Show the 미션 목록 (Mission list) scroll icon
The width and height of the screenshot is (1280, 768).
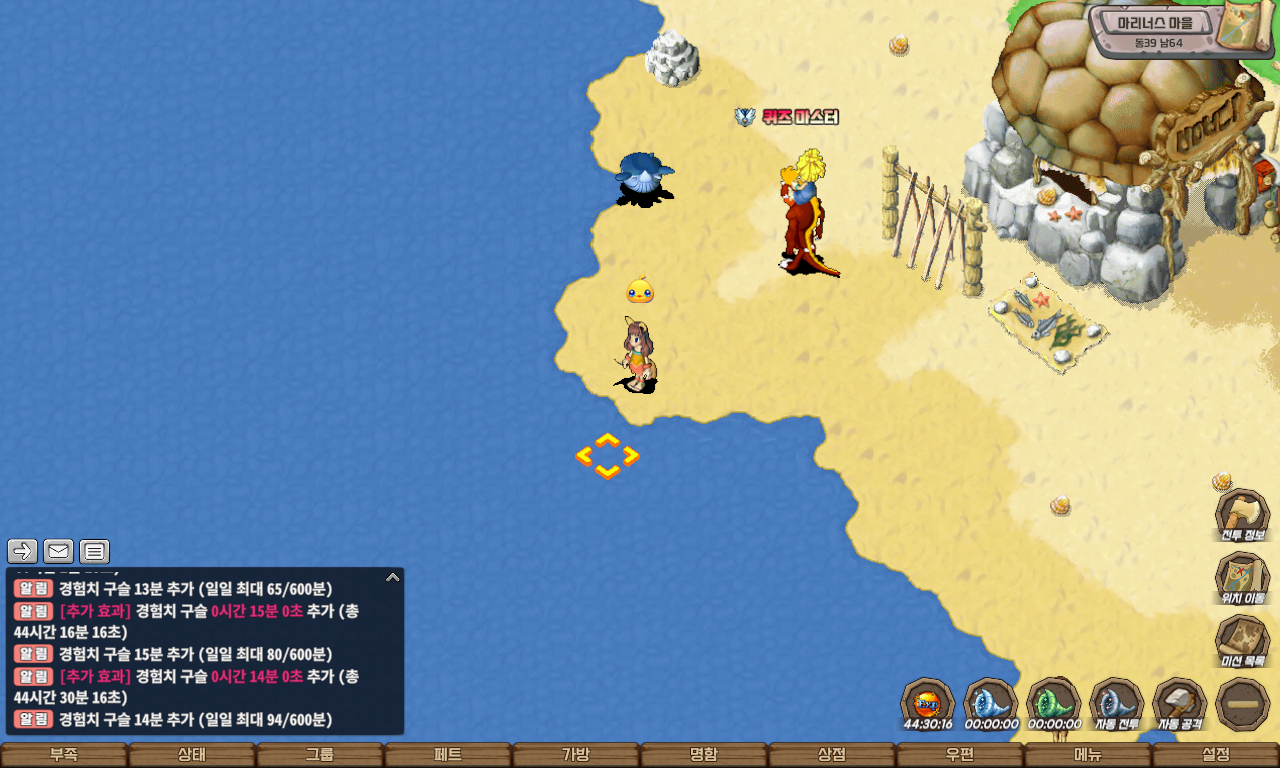click(x=1242, y=641)
